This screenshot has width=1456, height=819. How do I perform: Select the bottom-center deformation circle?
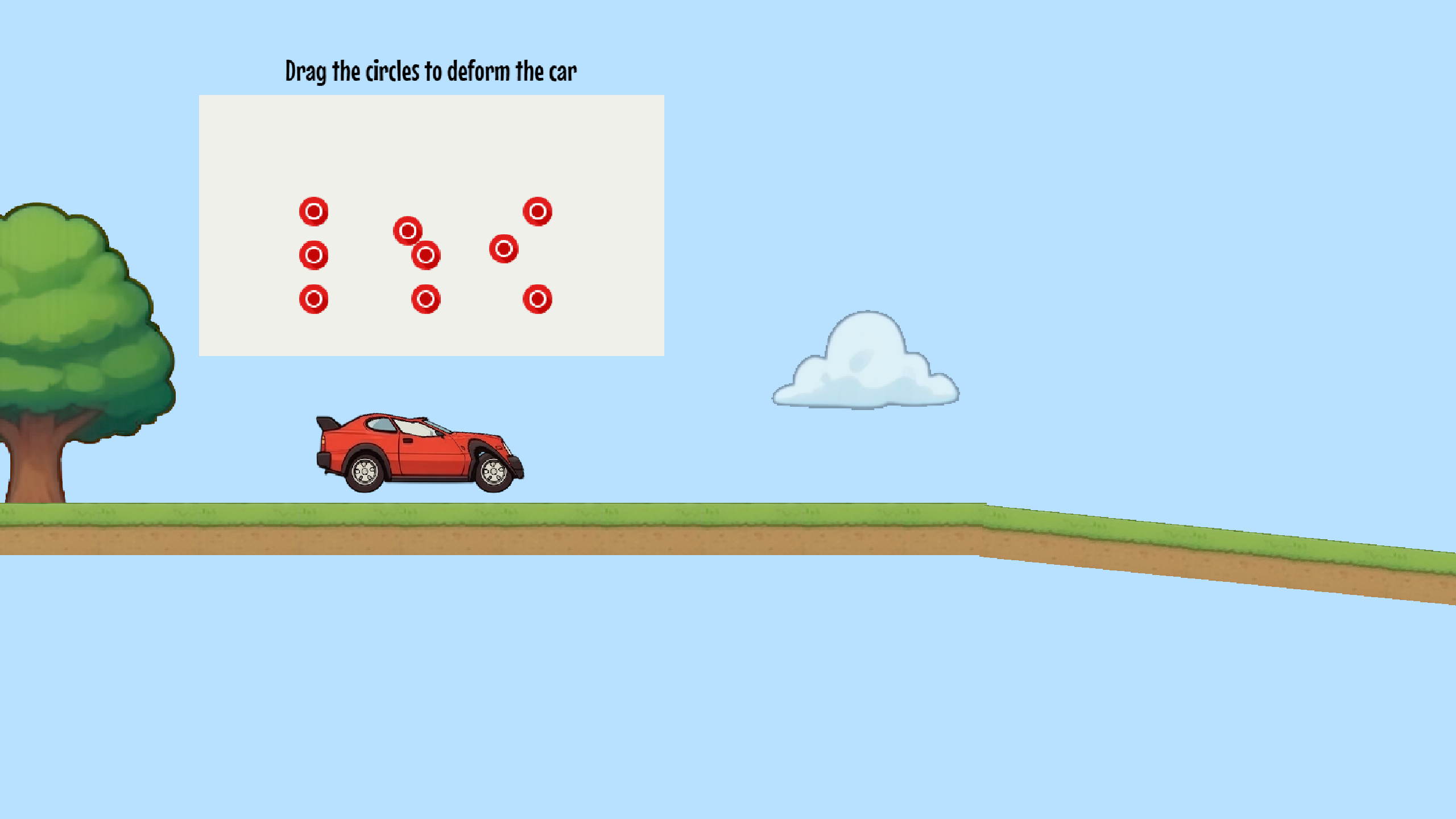(427, 297)
